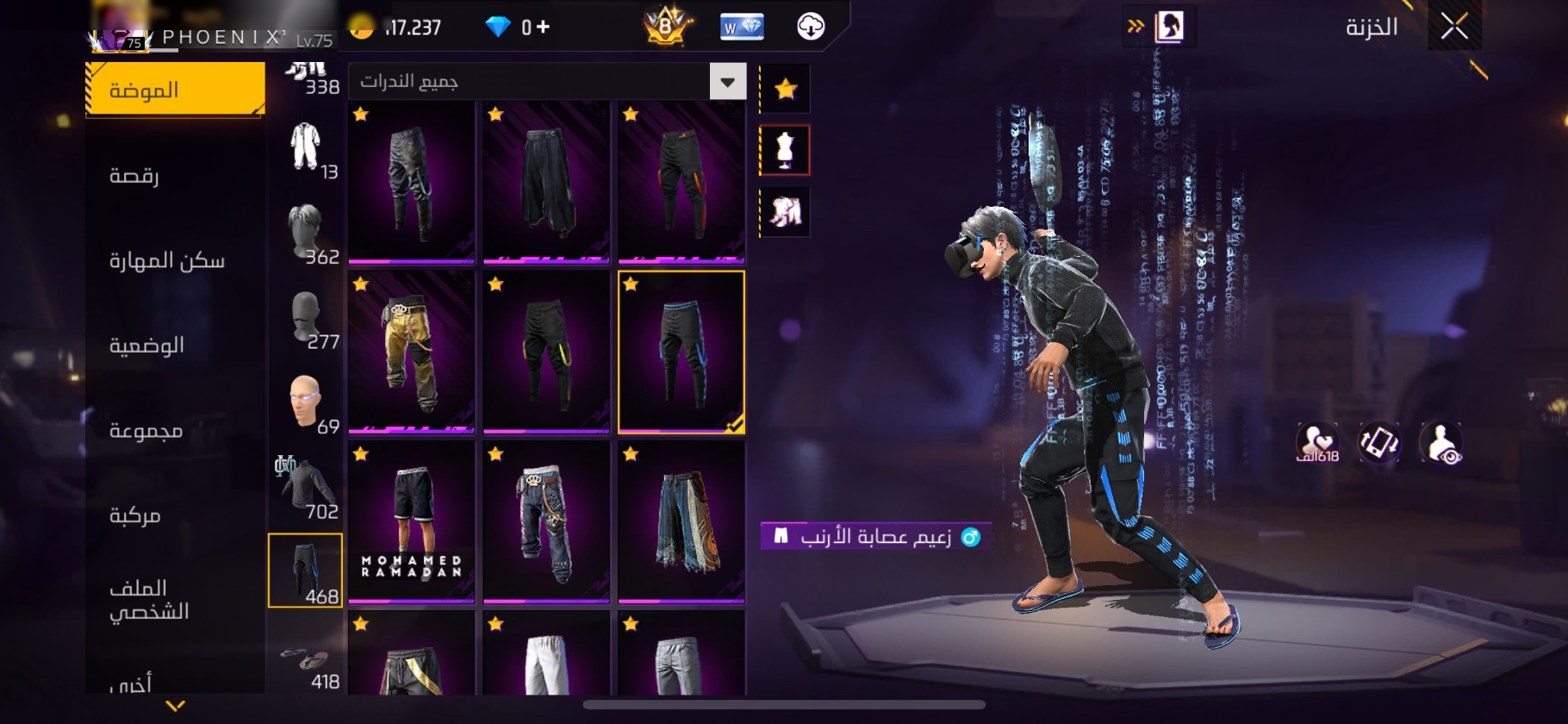Close the vault screen with the X

coord(1454,27)
